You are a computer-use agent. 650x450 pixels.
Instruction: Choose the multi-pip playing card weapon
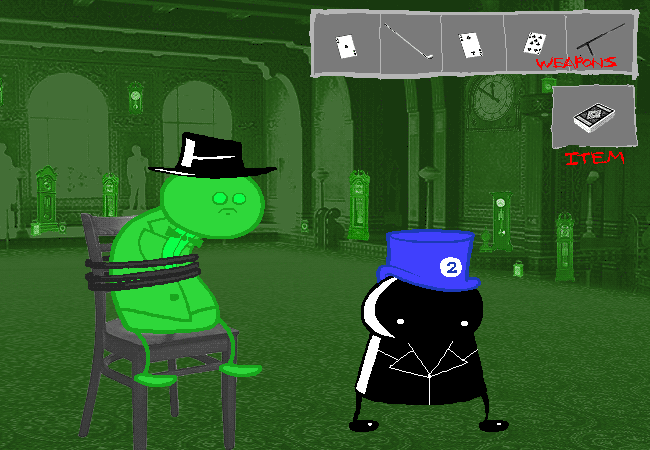click(533, 43)
